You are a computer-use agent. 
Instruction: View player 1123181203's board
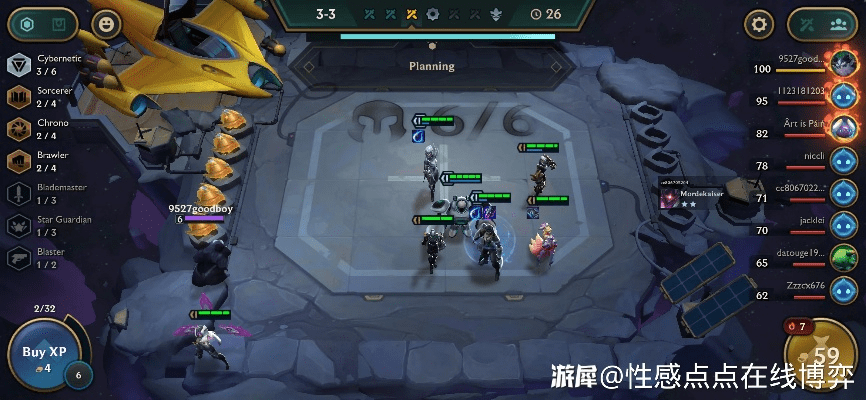(843, 97)
